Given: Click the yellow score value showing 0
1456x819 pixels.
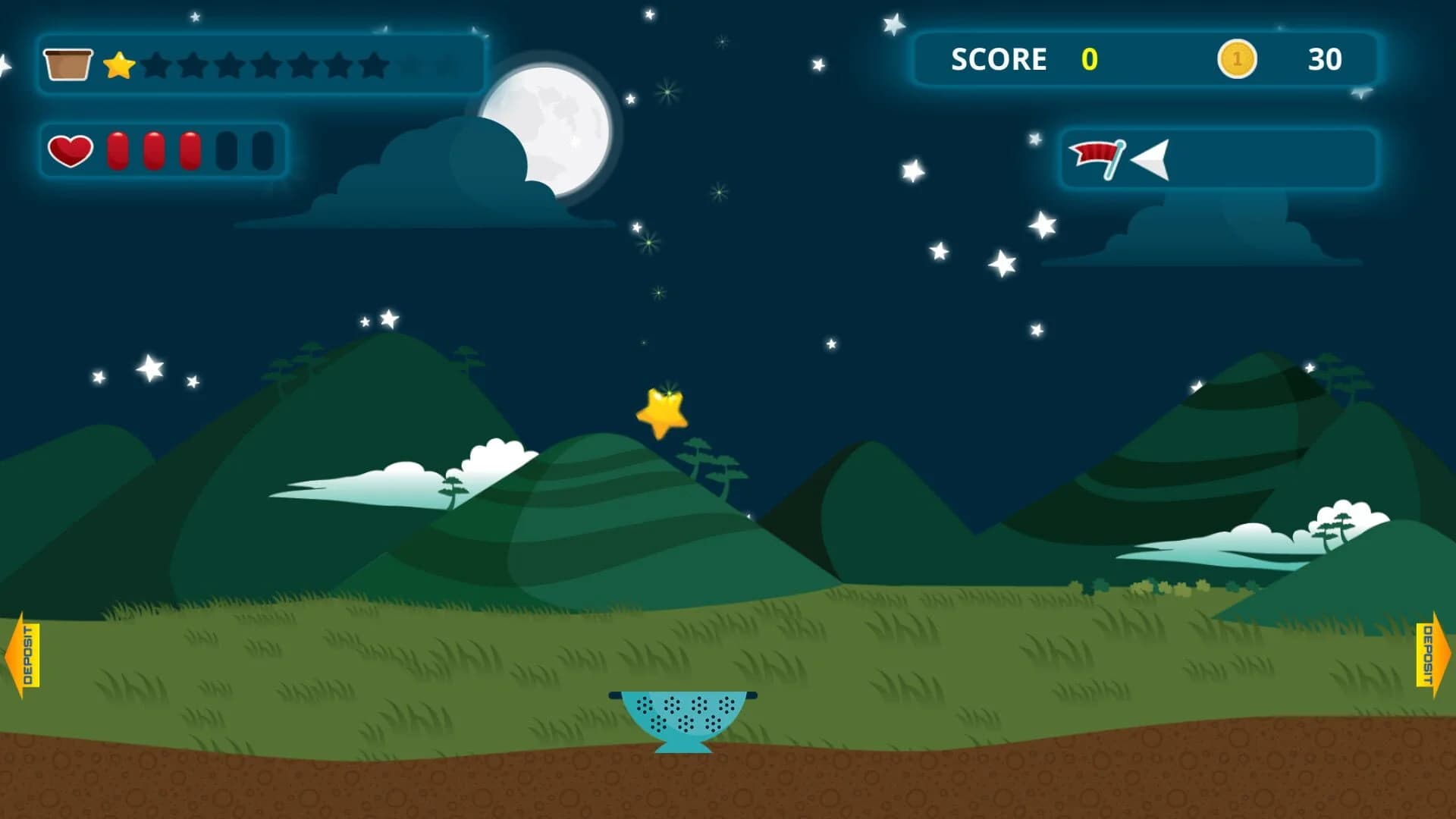Looking at the screenshot, I should [1087, 59].
